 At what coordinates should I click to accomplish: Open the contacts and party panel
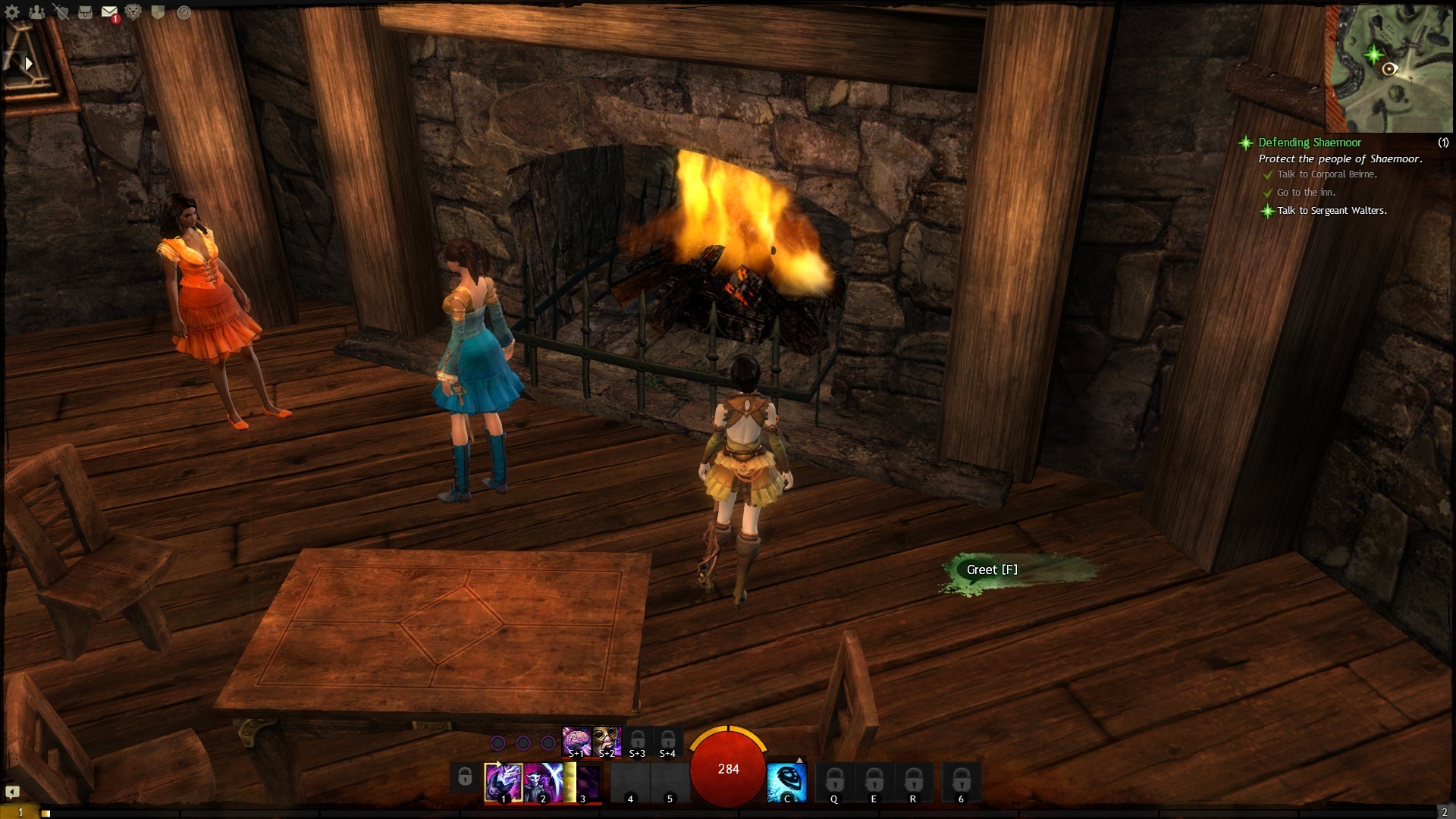pyautogui.click(x=36, y=12)
